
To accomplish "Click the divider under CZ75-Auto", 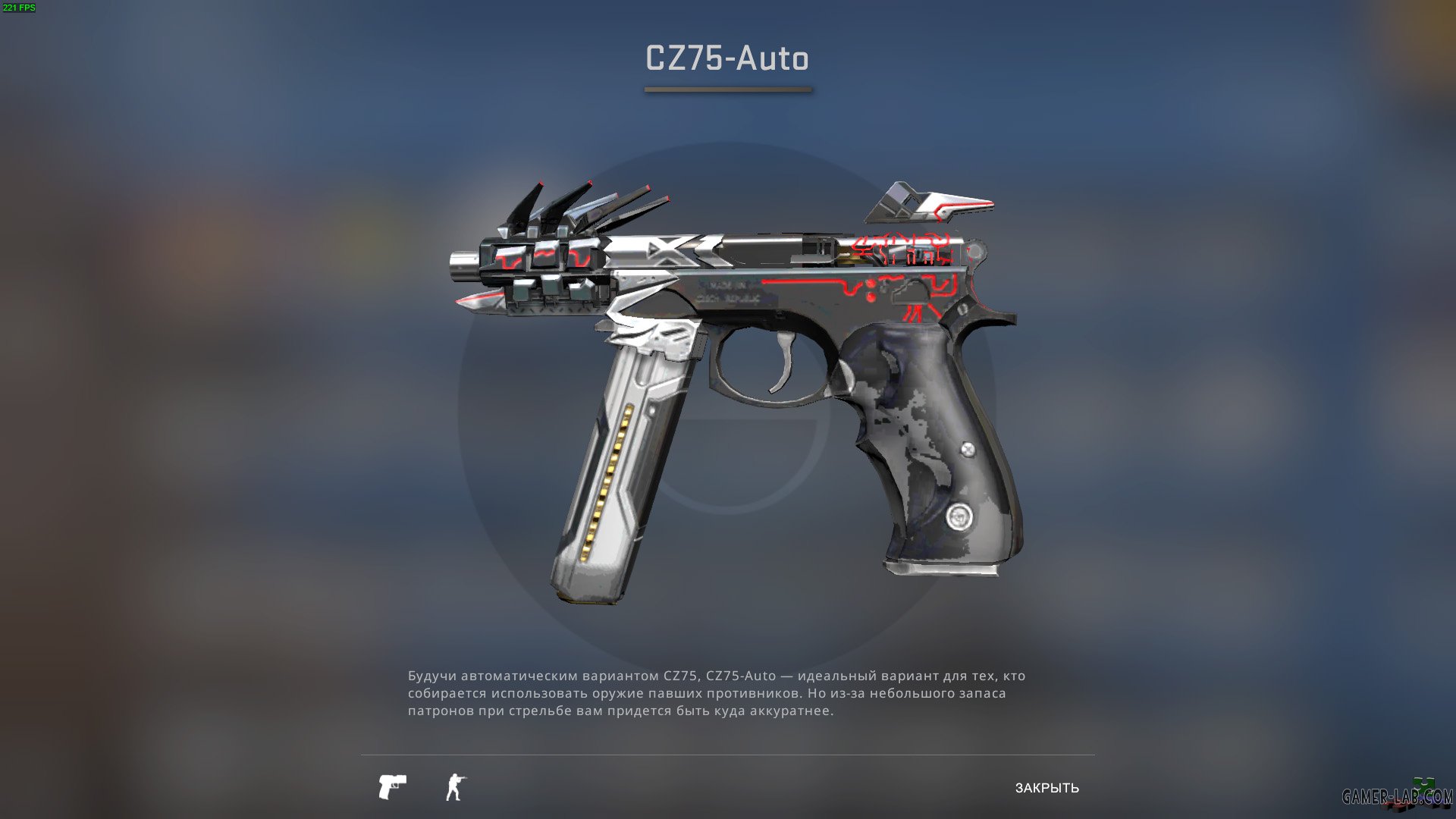I will (727, 89).
